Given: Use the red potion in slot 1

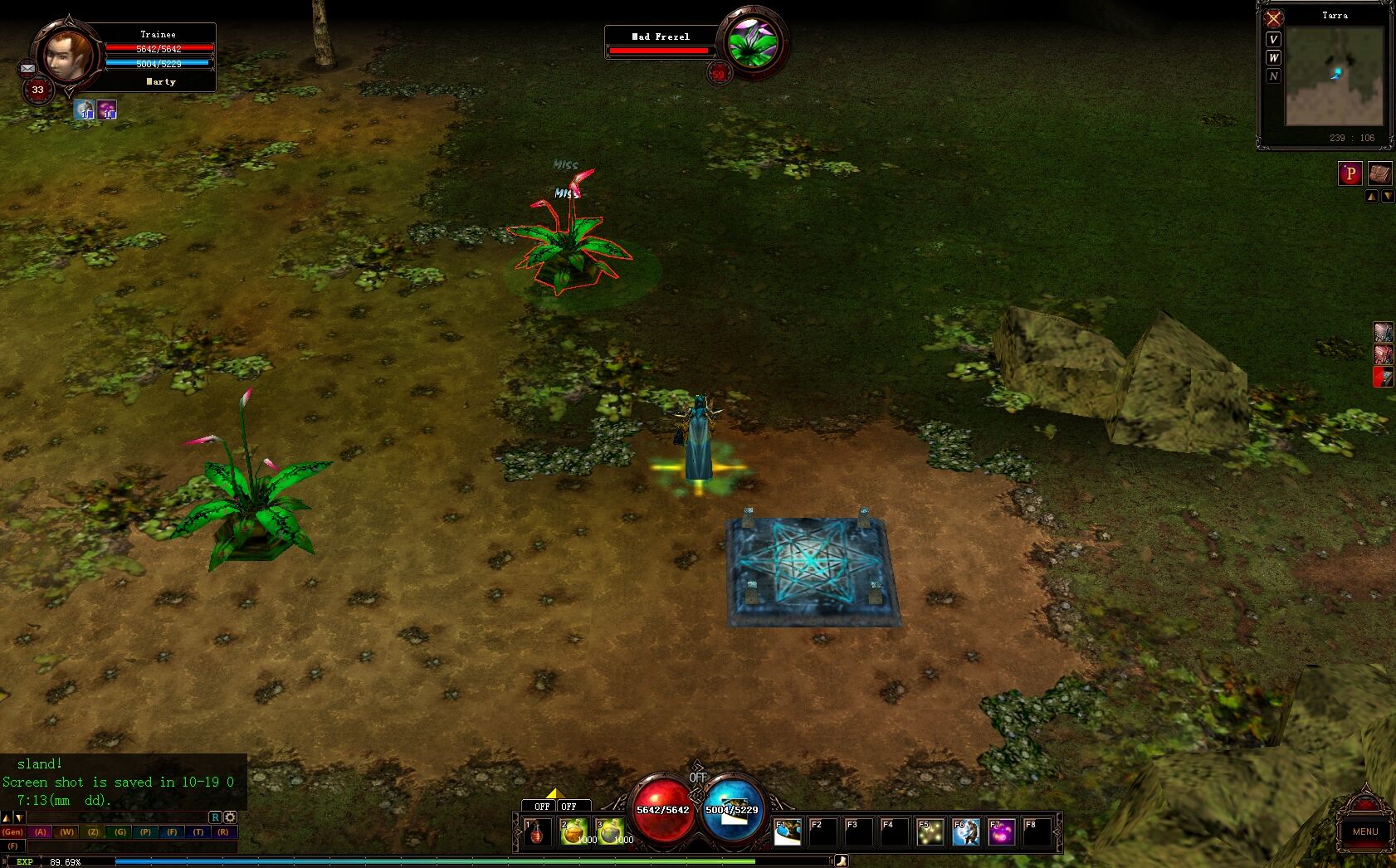Looking at the screenshot, I should point(538,831).
